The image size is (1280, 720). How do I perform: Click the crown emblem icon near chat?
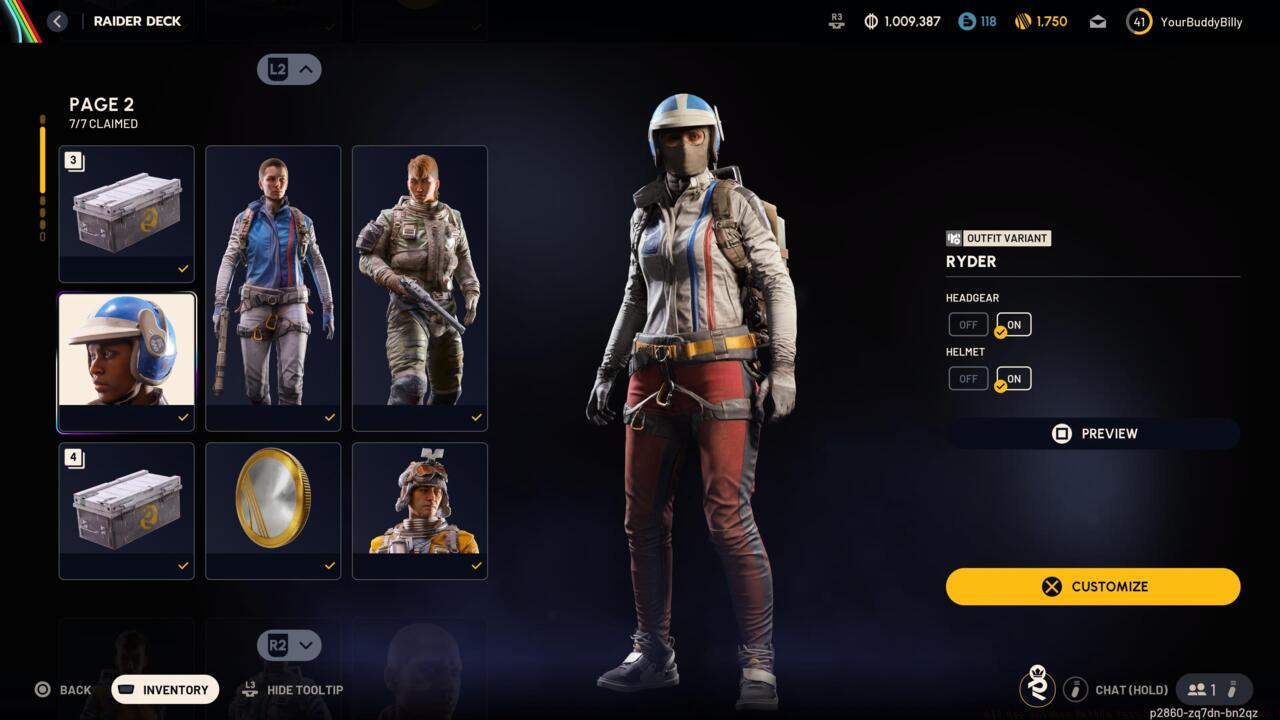coord(1037,689)
